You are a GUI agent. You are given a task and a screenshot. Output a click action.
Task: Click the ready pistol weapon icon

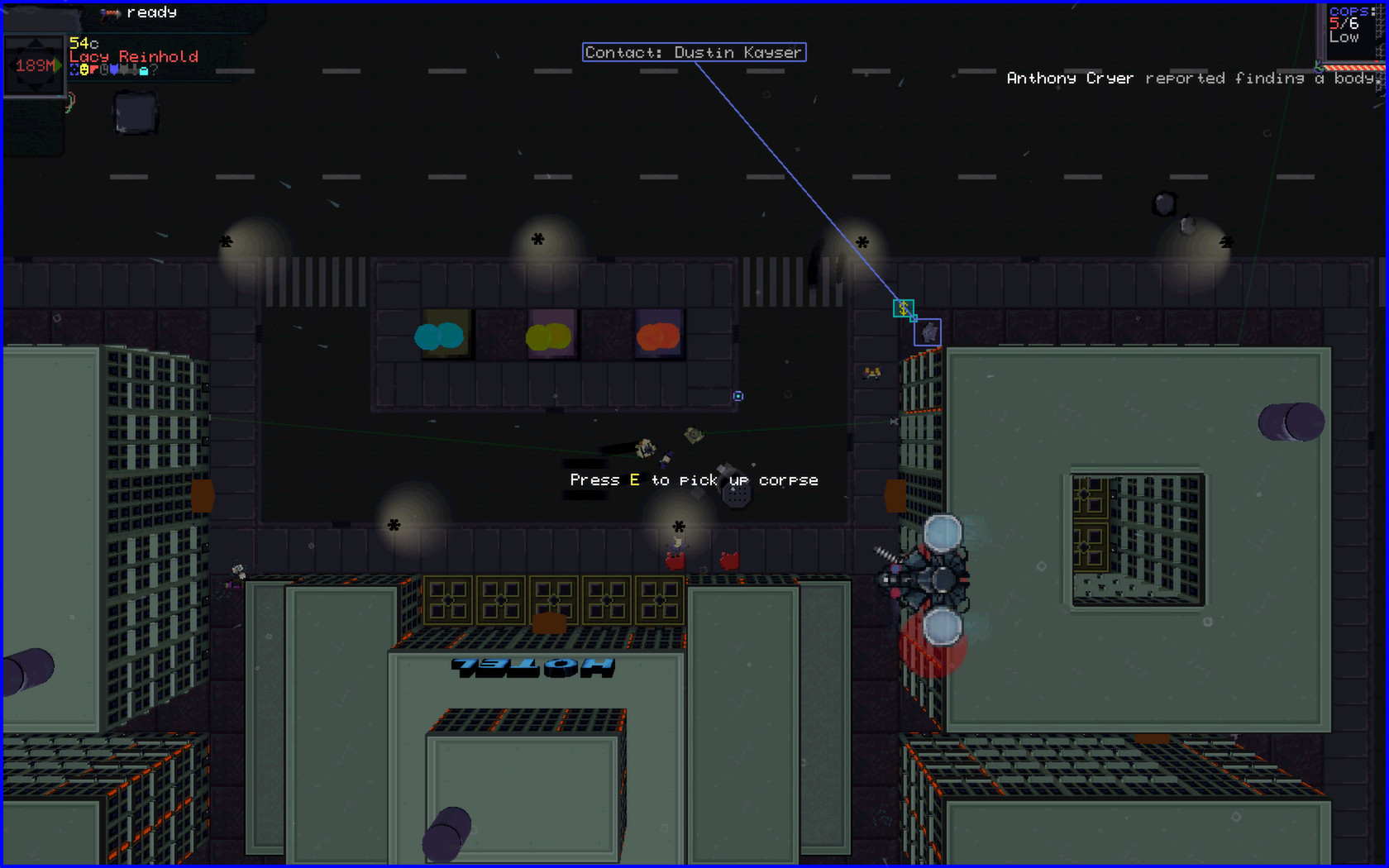tap(110, 13)
